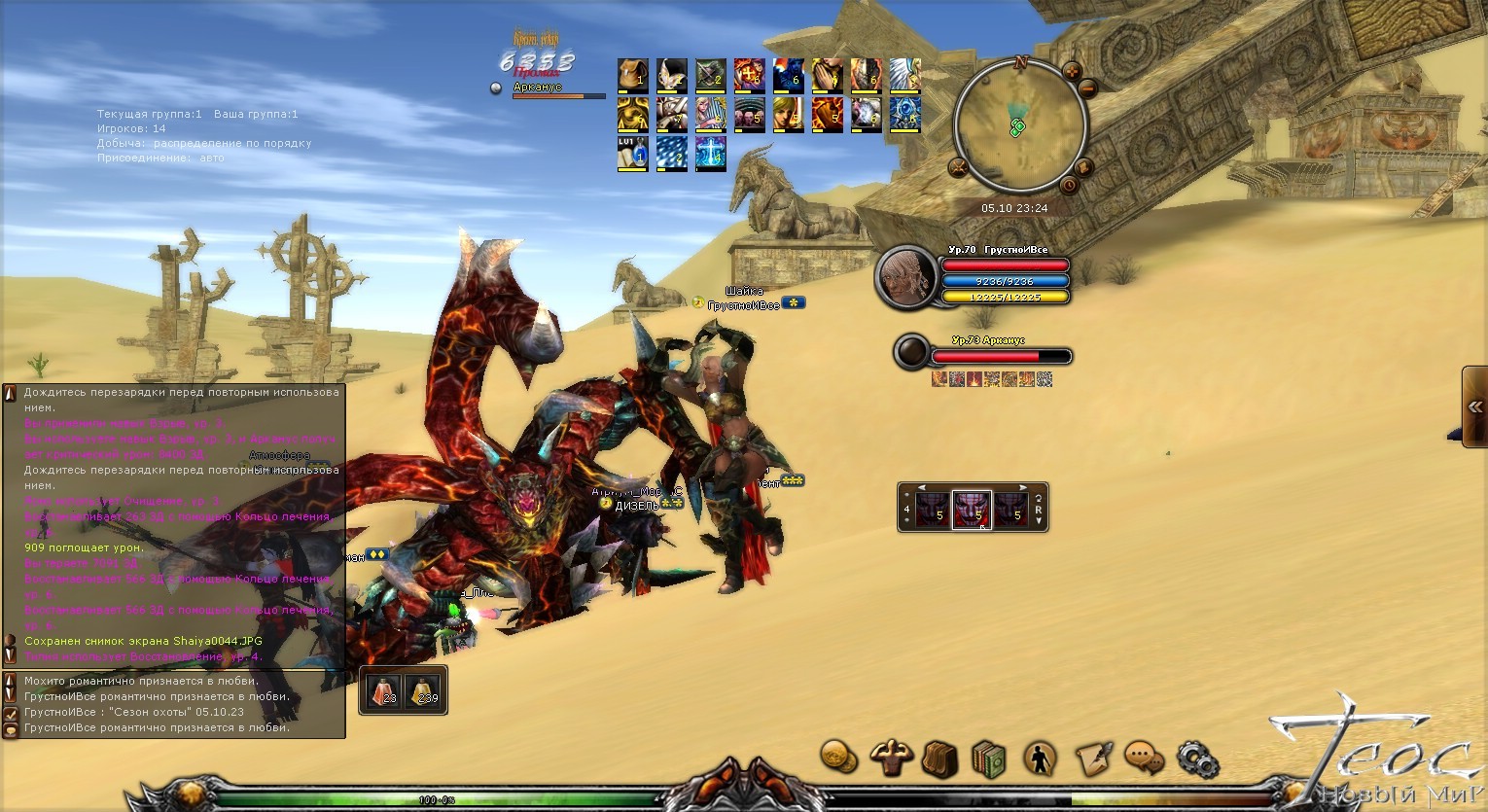
Task: Open the gears settings icon
Action: (x=1196, y=758)
